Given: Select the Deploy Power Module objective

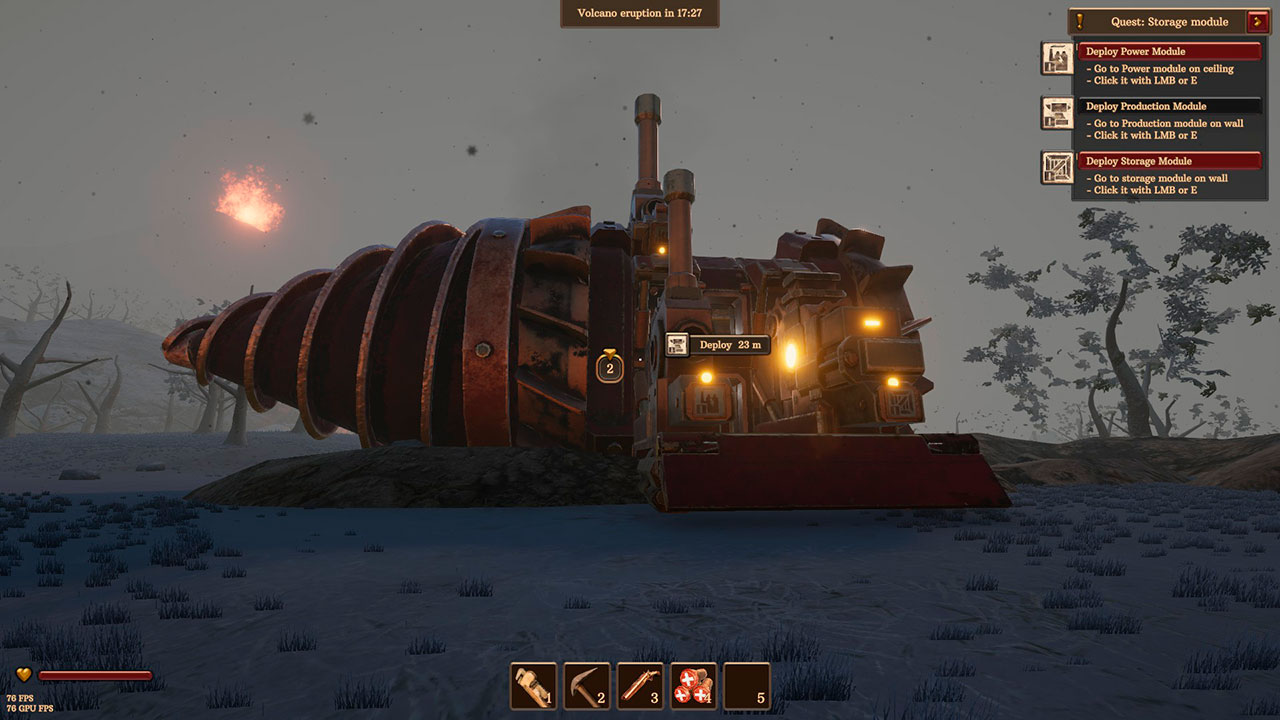Looking at the screenshot, I should coord(1169,51).
